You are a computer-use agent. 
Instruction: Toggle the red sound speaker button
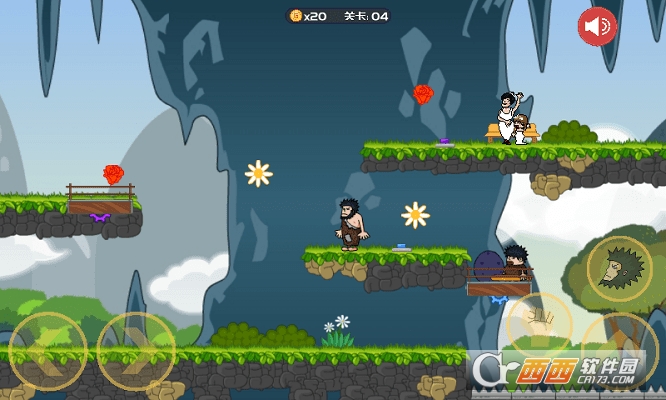pyautogui.click(x=598, y=26)
